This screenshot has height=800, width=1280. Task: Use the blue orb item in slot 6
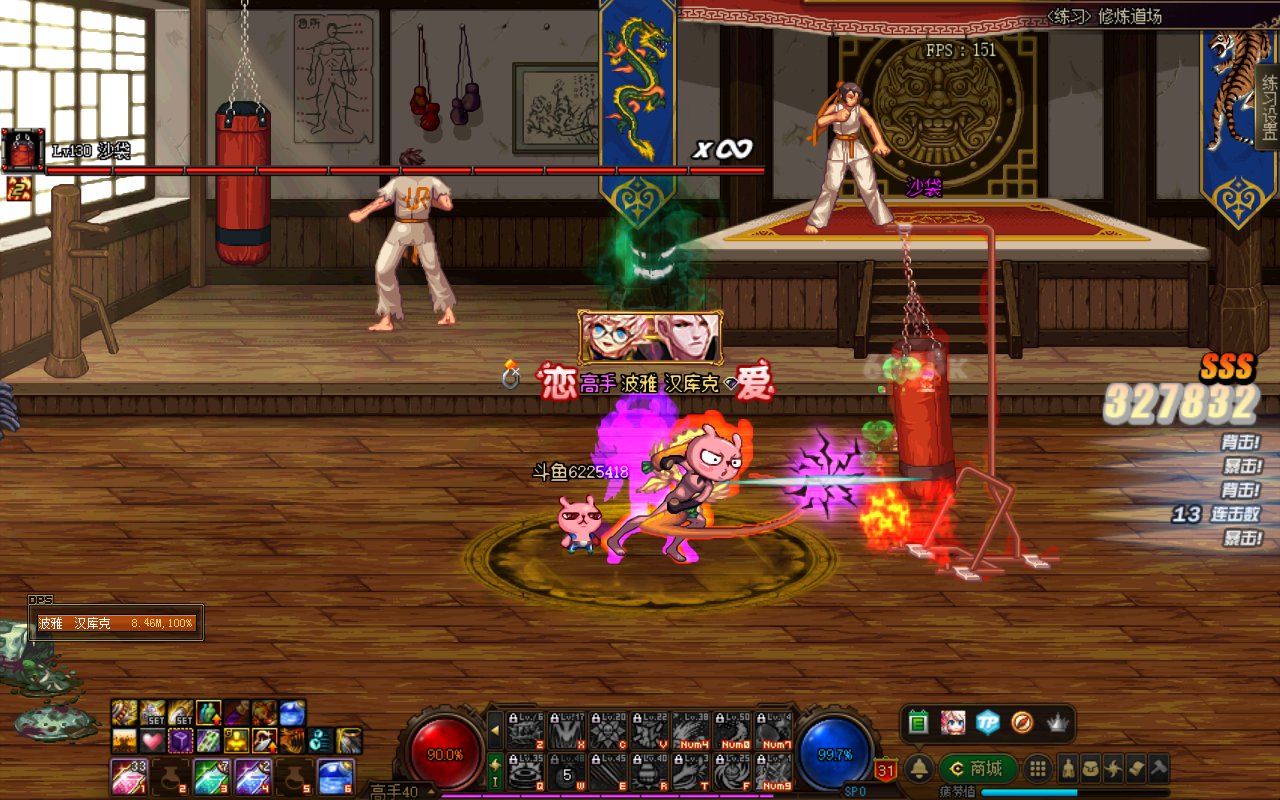(x=334, y=777)
